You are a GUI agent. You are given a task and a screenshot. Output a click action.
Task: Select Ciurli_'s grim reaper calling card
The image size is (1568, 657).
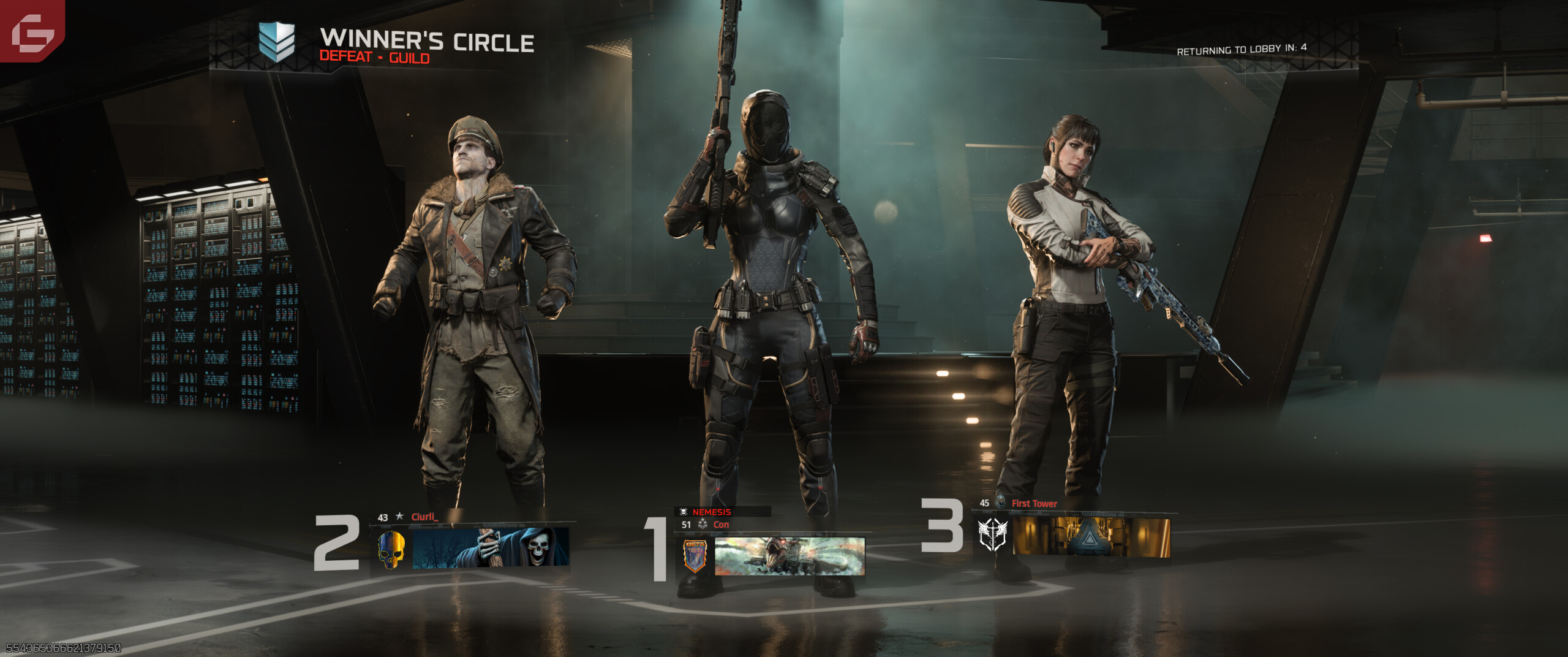click(491, 547)
